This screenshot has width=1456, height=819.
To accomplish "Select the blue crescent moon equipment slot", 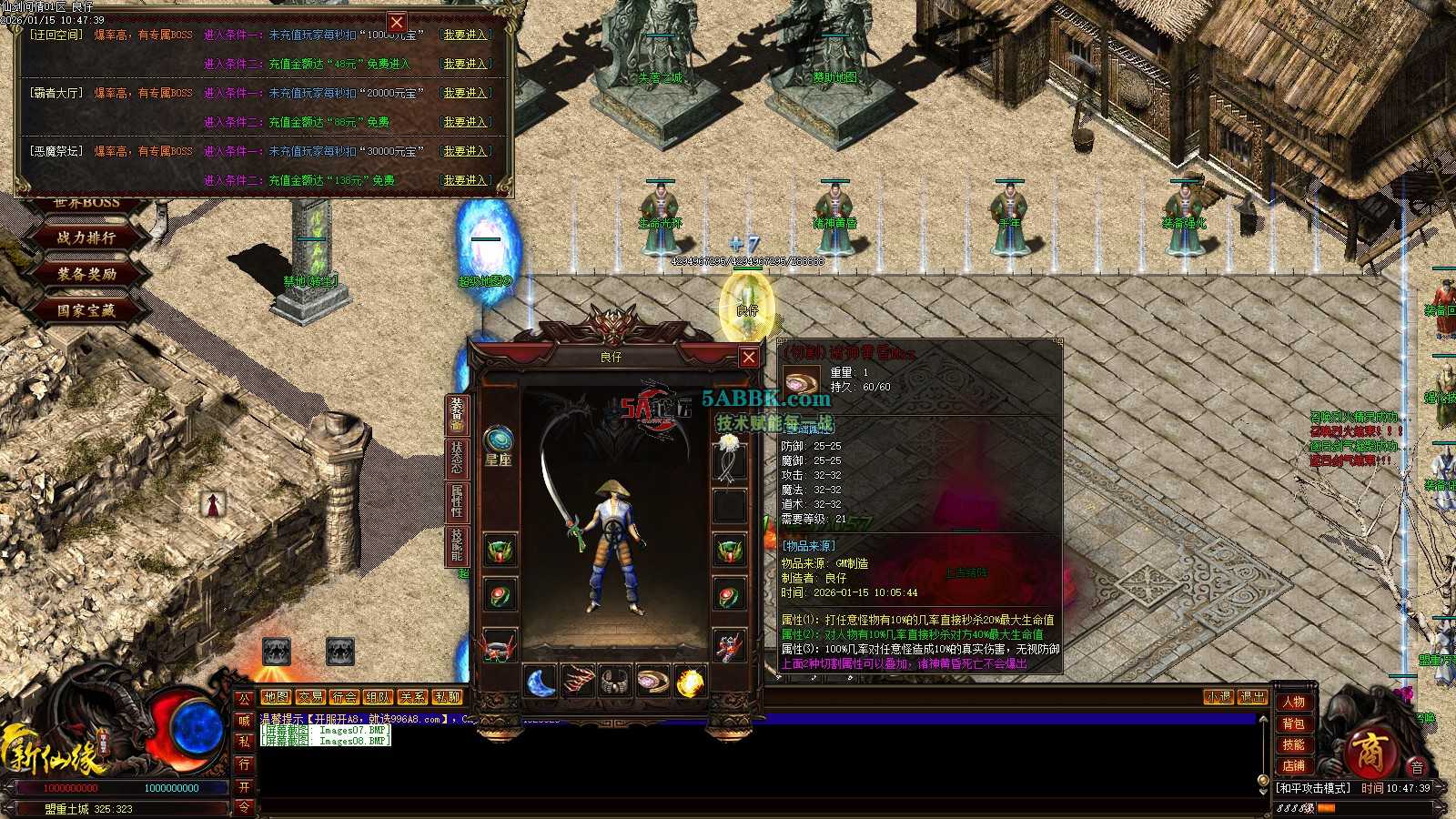I will pos(541,682).
